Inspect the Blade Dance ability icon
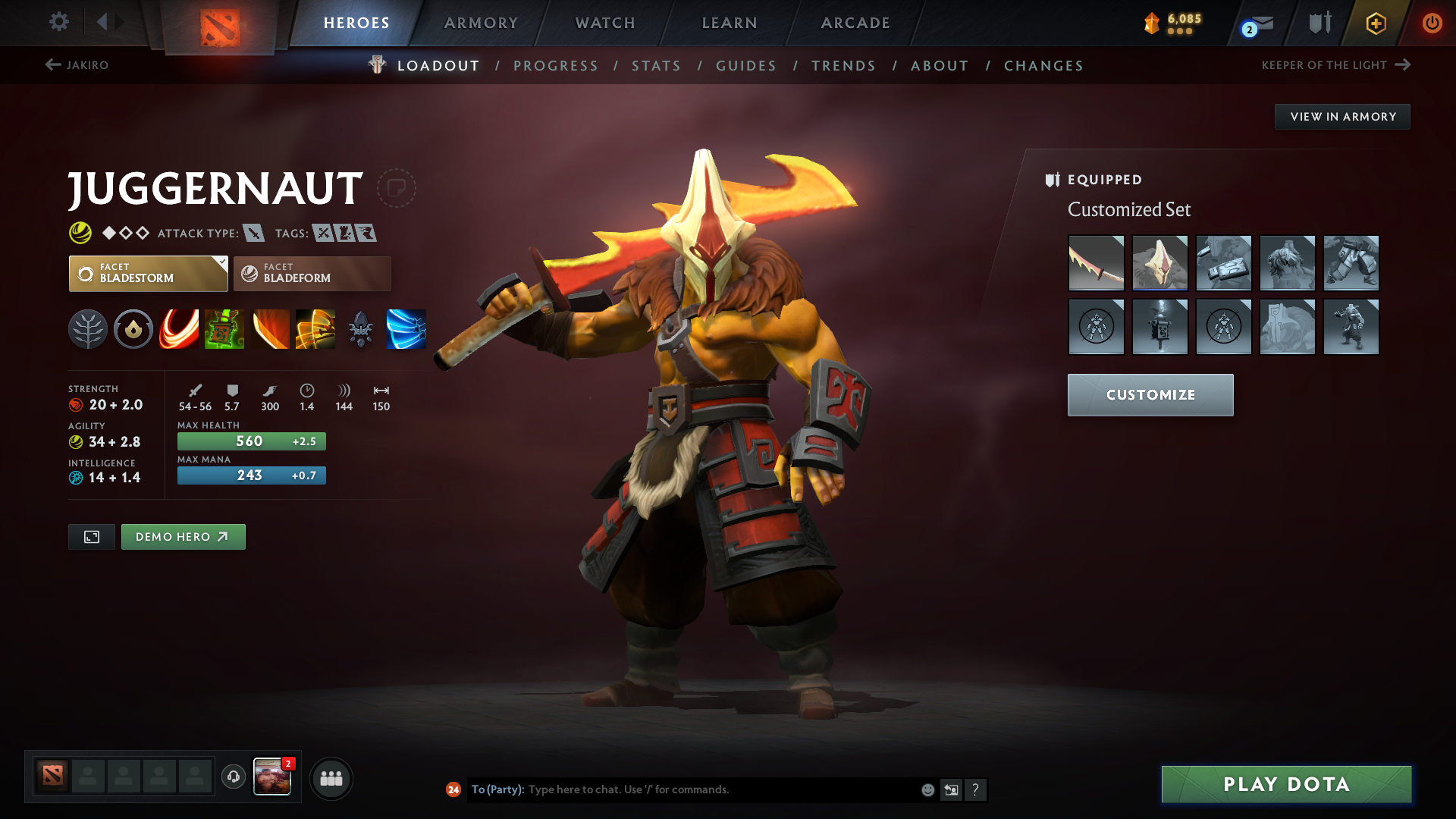Viewport: 1456px width, 819px height. point(270,328)
